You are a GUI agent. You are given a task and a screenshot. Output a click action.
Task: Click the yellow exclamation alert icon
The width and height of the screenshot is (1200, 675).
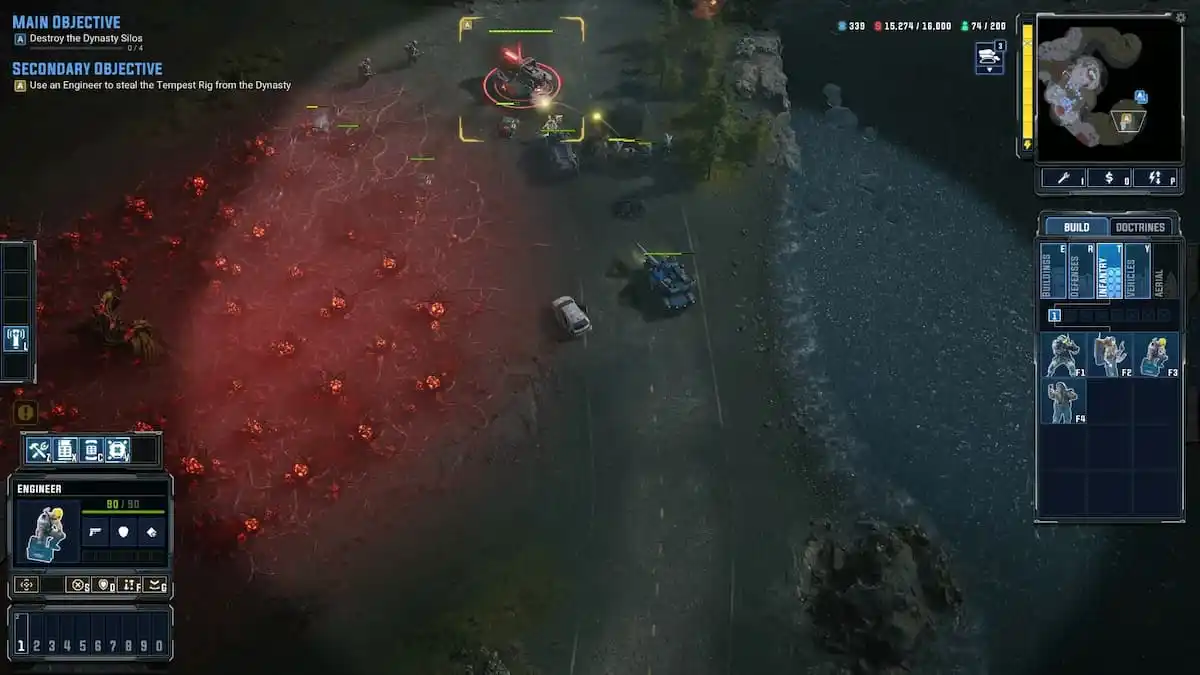(25, 412)
